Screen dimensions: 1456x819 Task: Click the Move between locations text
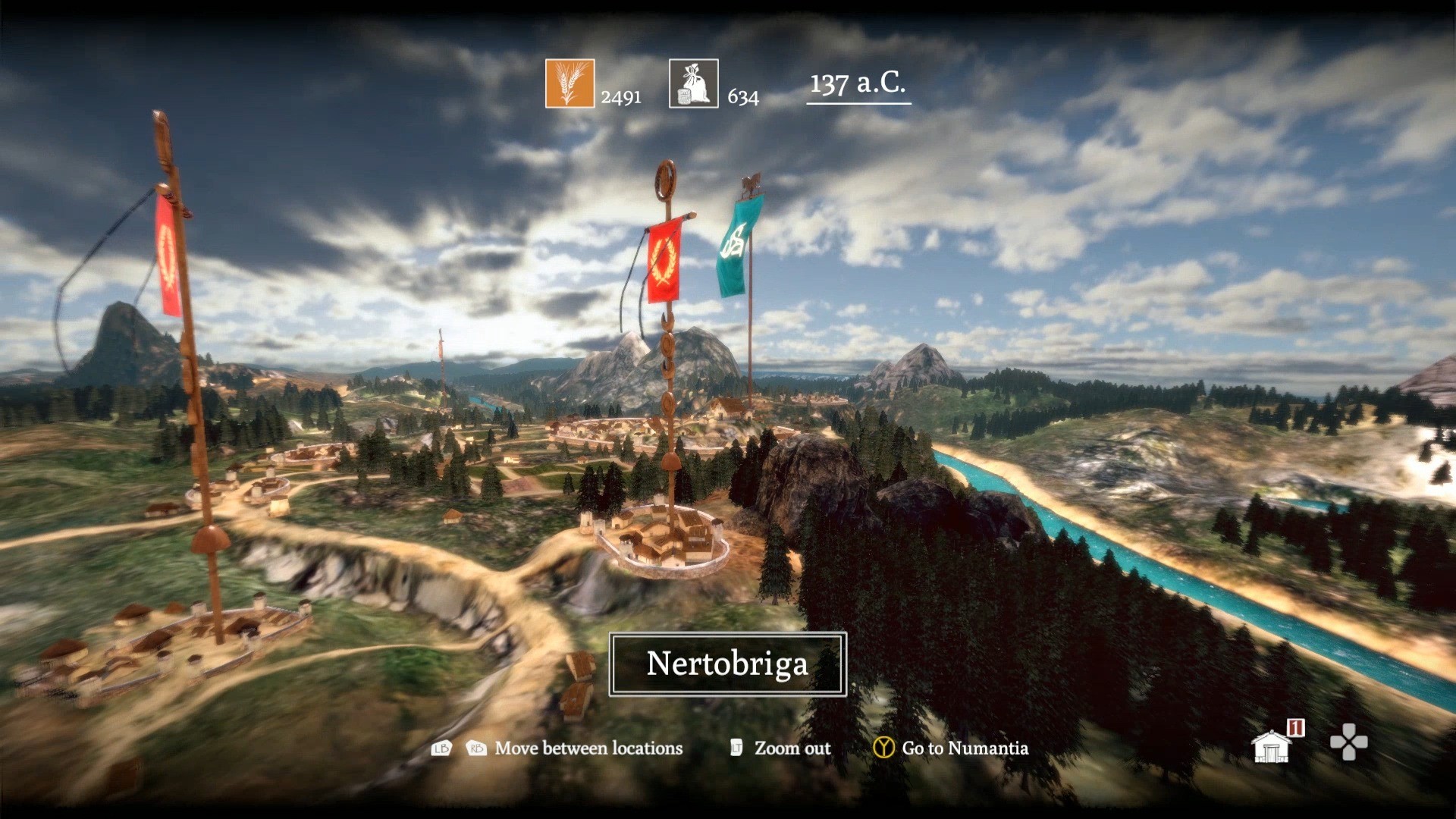coord(588,748)
